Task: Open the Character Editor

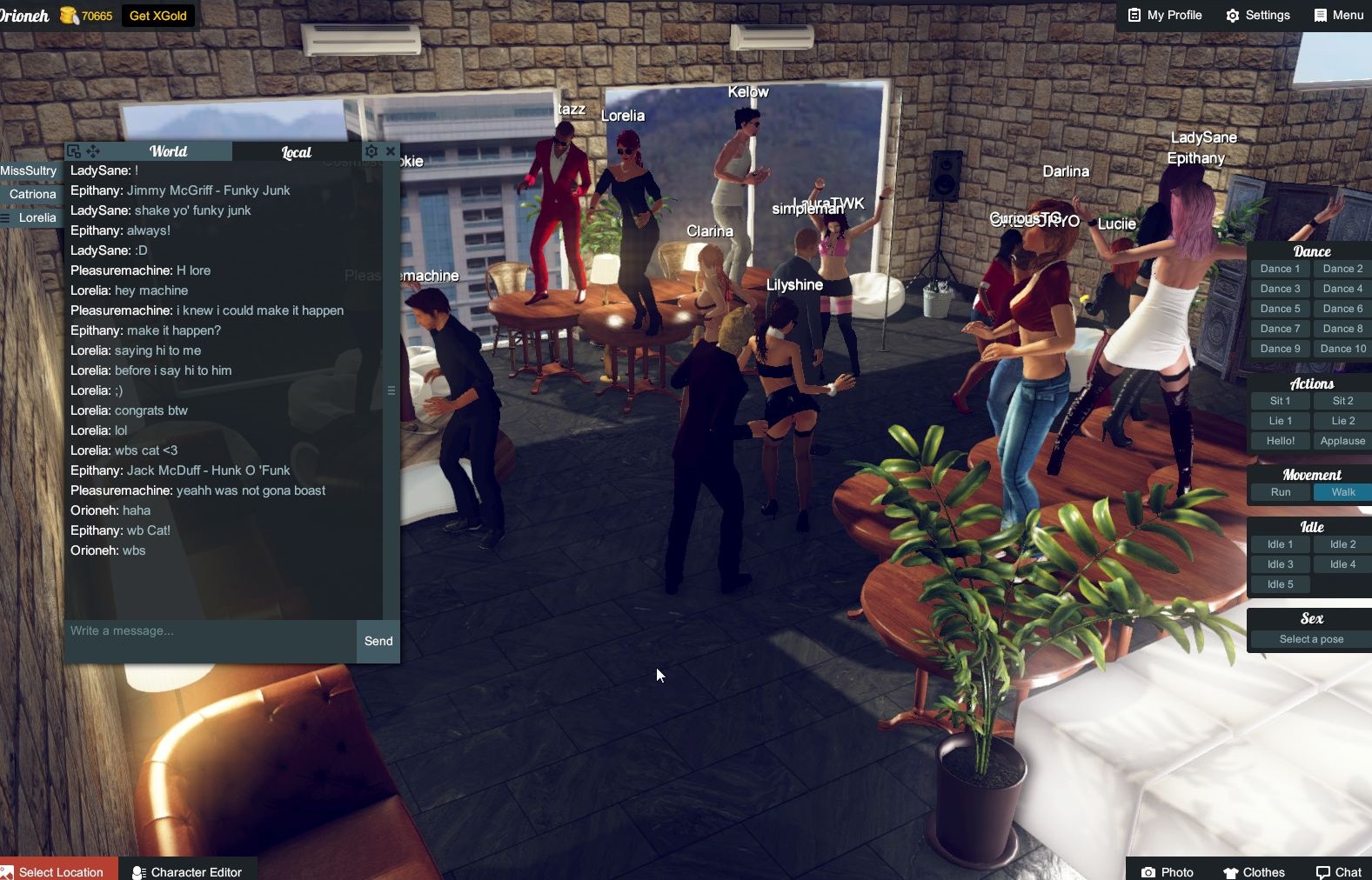Action: 187,871
